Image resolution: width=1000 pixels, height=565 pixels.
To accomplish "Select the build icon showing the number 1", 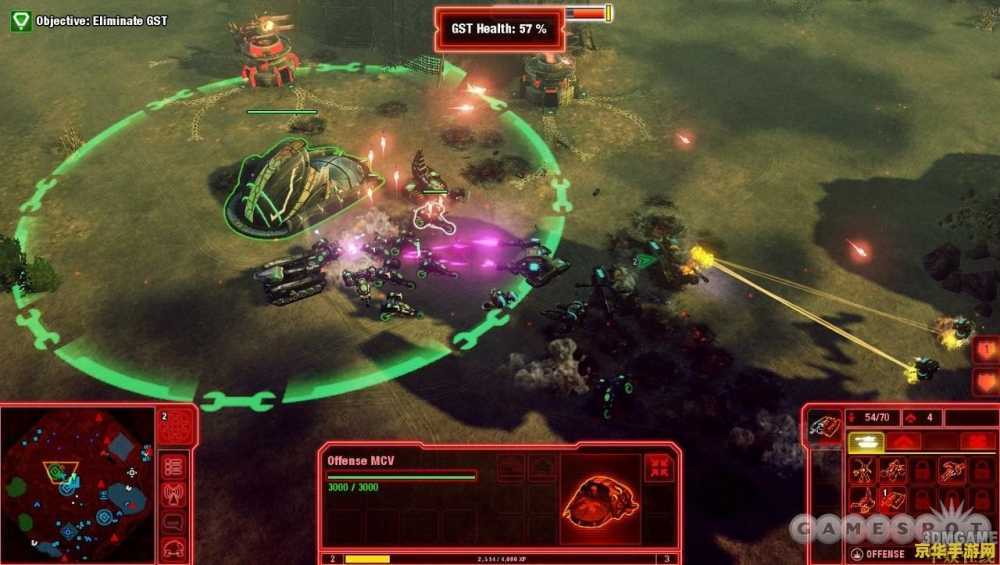I will point(893,498).
